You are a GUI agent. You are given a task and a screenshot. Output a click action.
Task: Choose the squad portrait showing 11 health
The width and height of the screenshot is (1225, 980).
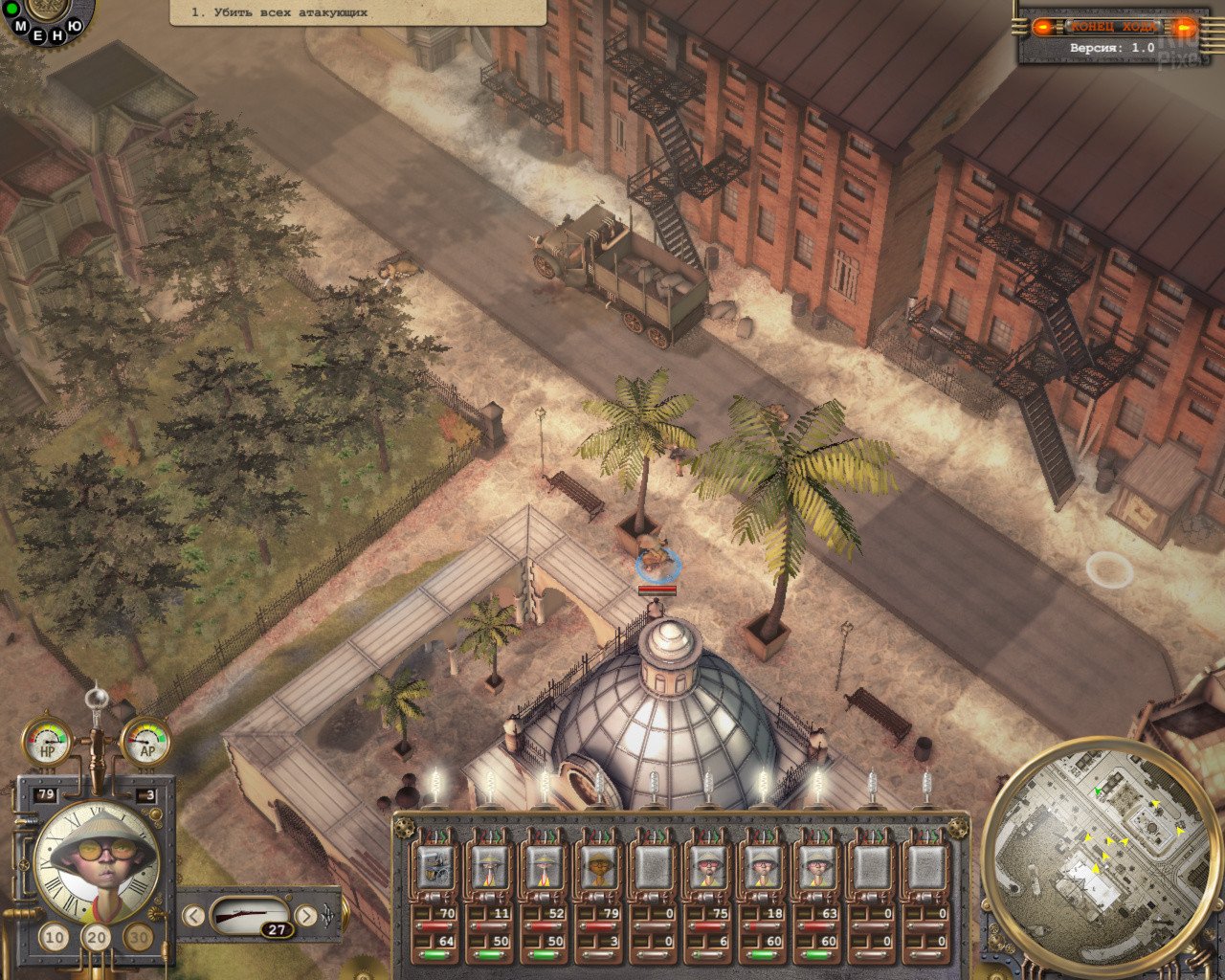(490, 867)
